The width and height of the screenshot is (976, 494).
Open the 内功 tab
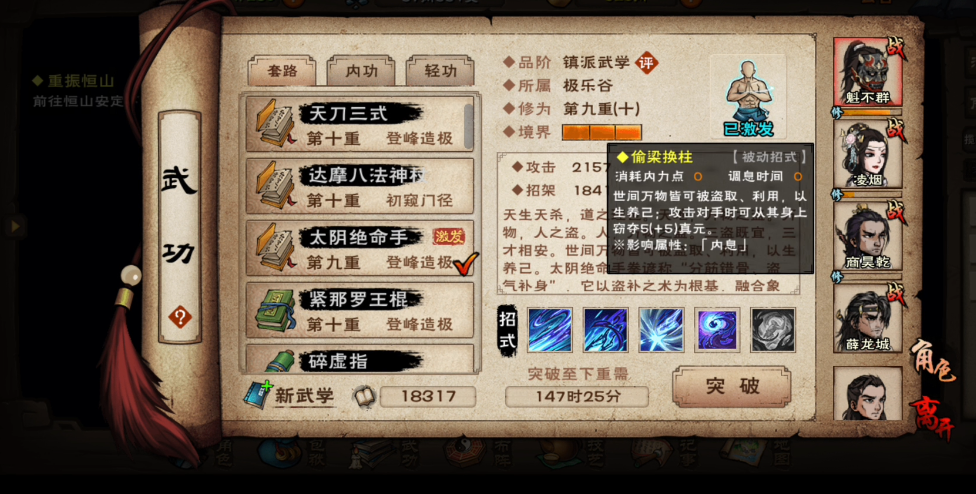pyautogui.click(x=361, y=71)
